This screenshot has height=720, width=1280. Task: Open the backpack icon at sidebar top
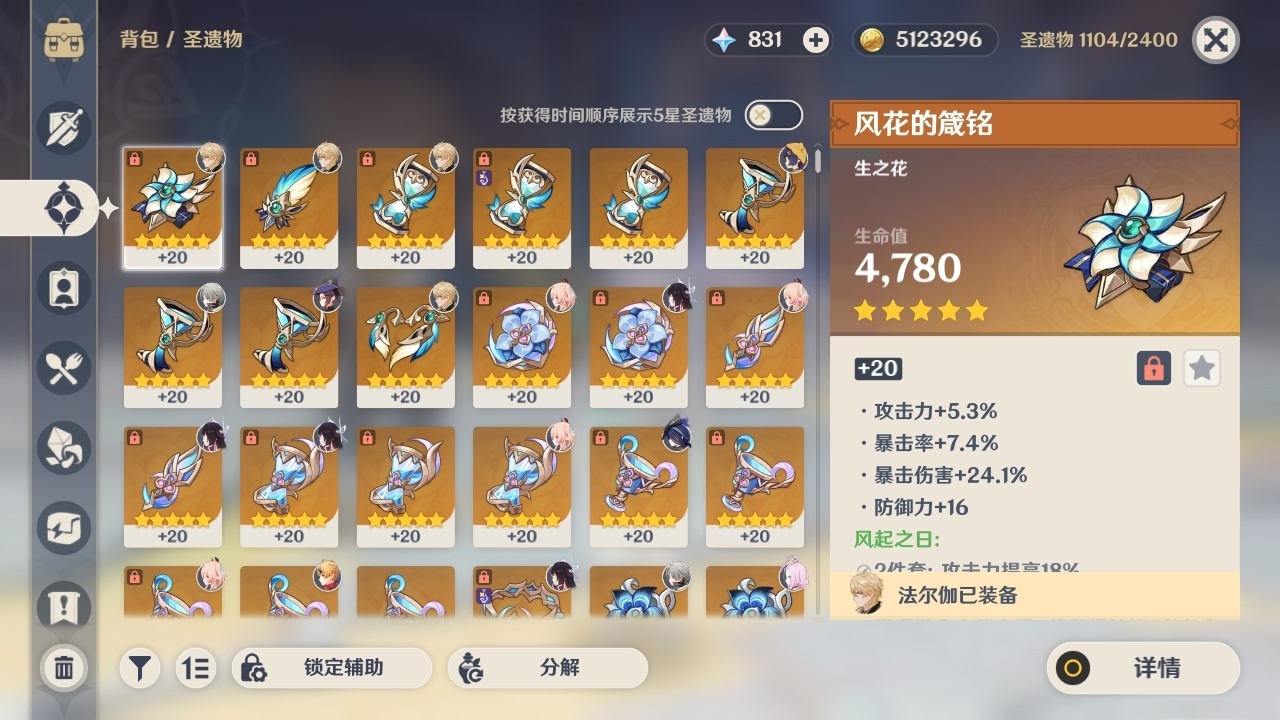(x=63, y=40)
